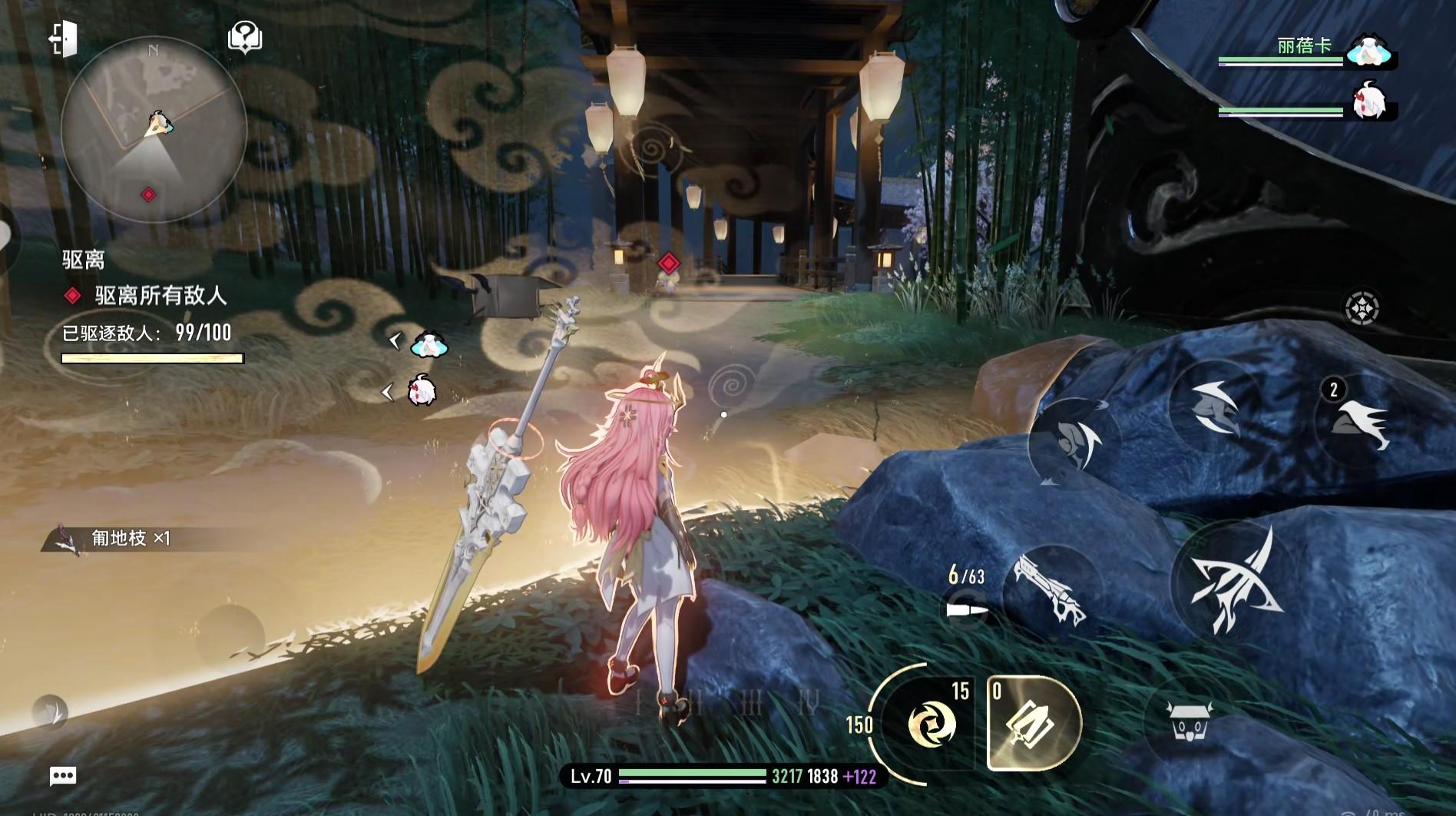Screen dimensions: 1456x816
Task: Open the help question mark icon
Action: pyautogui.click(x=245, y=37)
